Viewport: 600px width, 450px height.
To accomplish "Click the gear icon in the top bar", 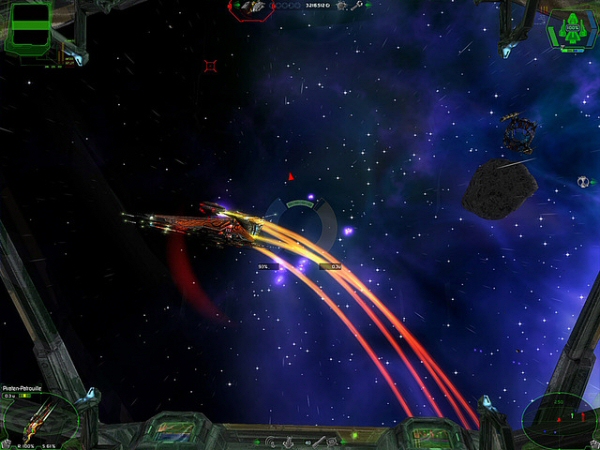I will coord(342,6).
